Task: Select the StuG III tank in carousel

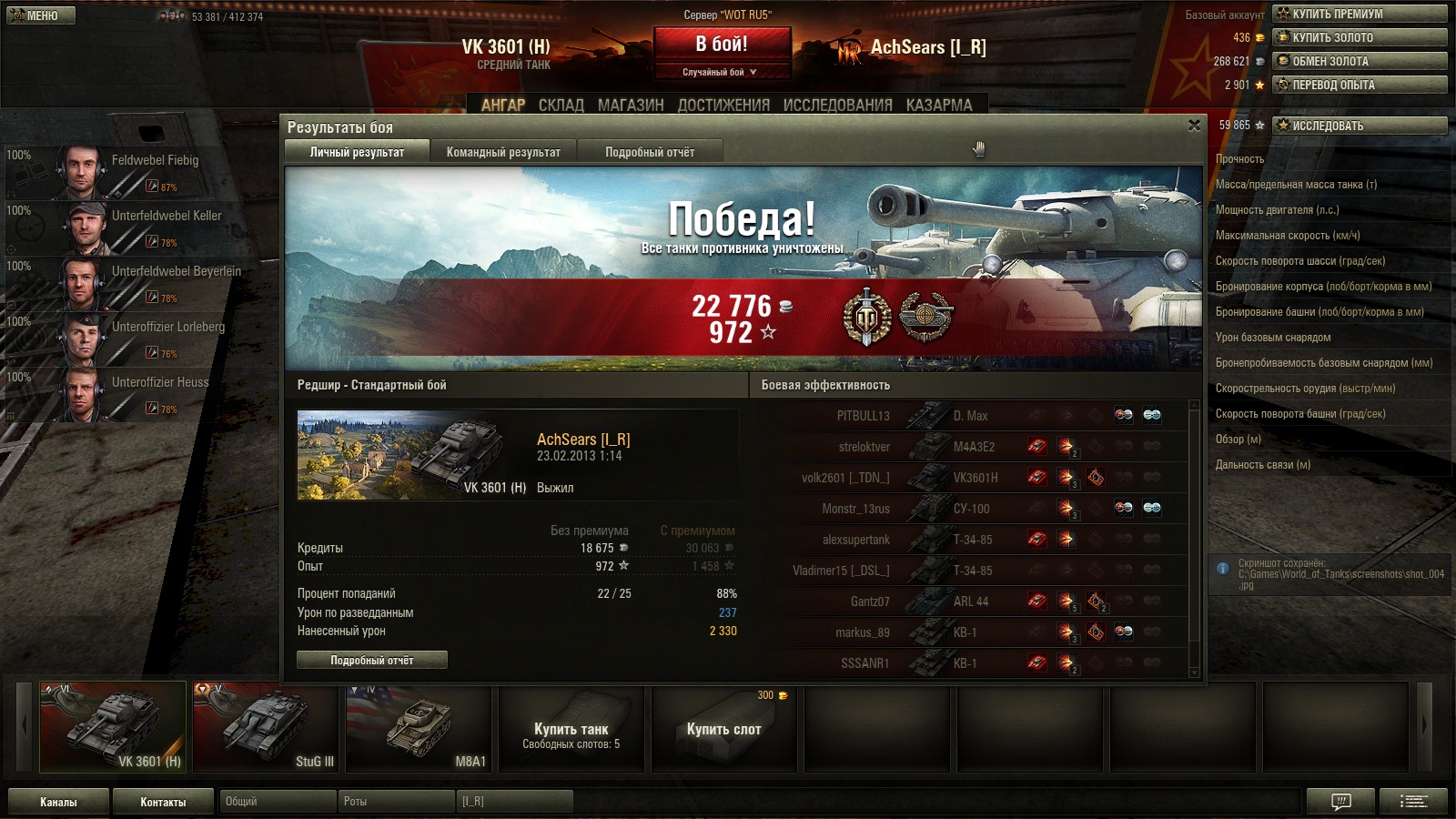Action: coord(265,726)
